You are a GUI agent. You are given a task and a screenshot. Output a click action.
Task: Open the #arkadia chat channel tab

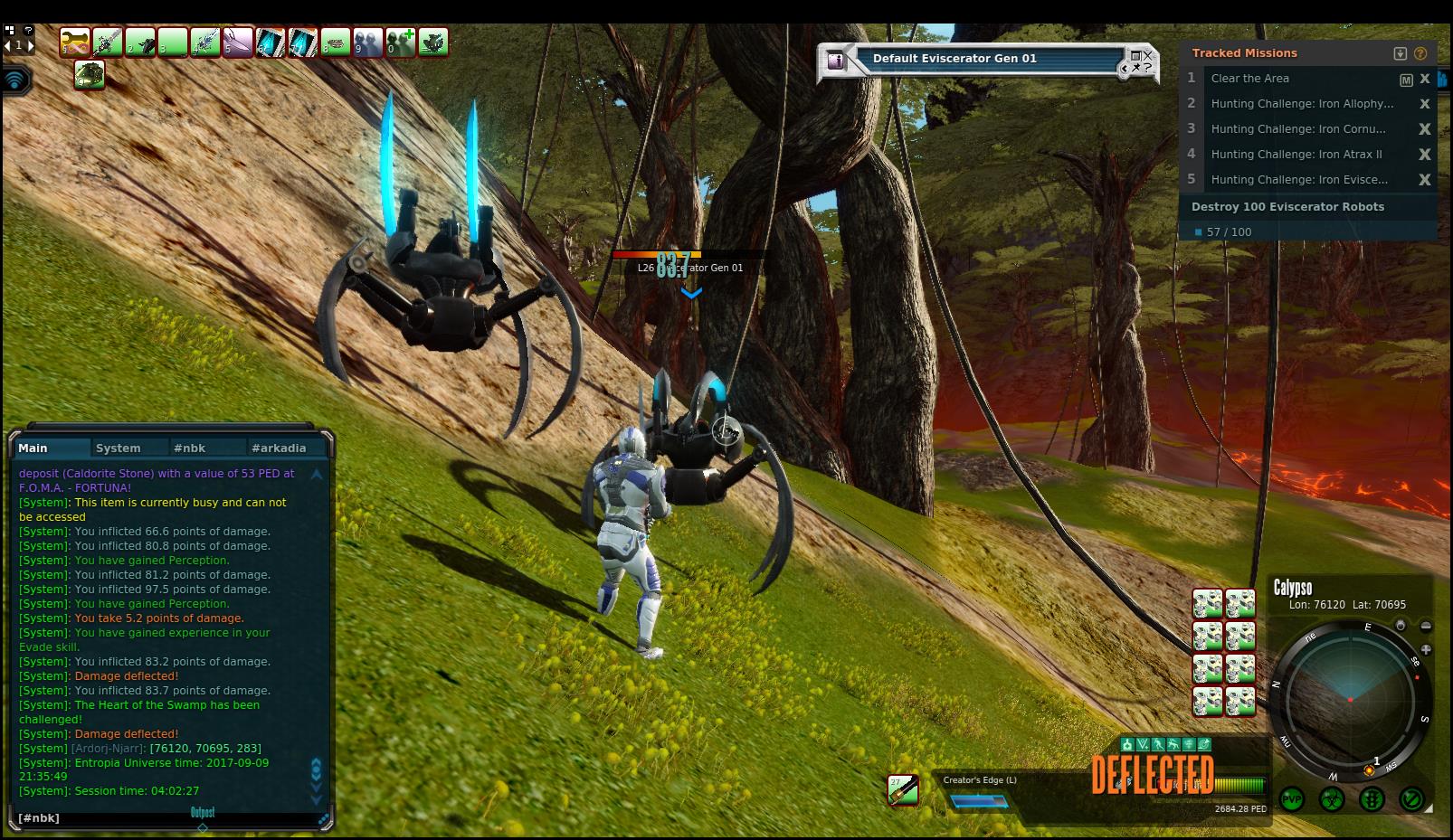(279, 448)
